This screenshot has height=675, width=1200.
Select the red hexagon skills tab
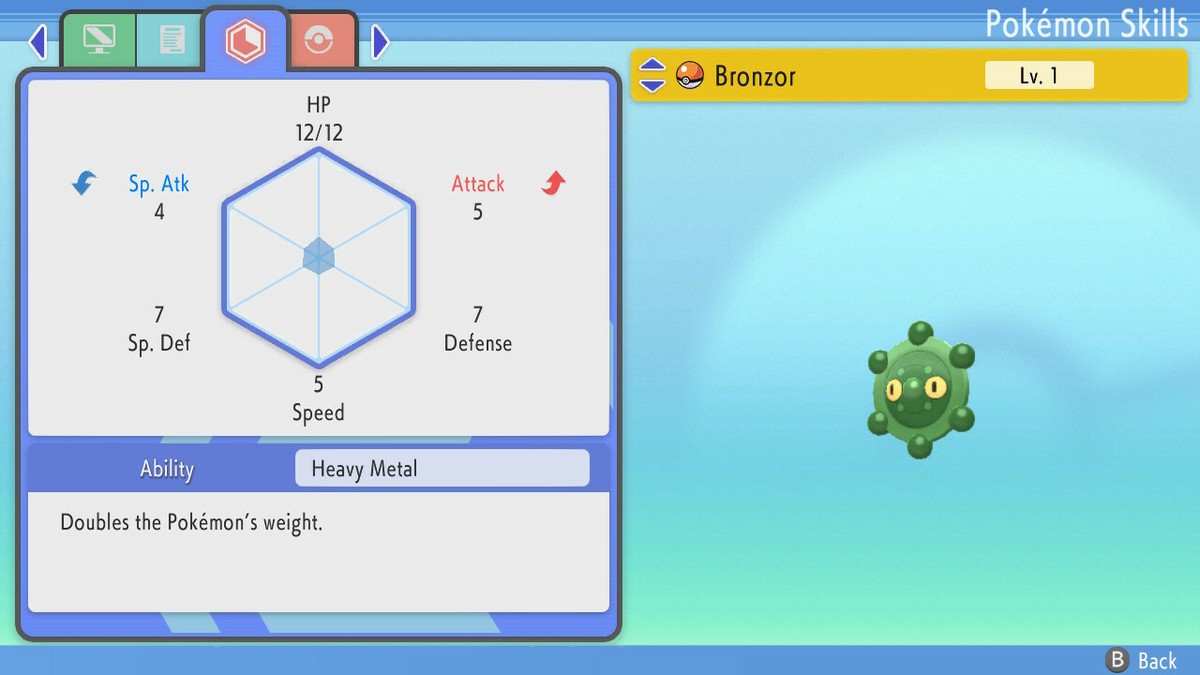point(245,40)
